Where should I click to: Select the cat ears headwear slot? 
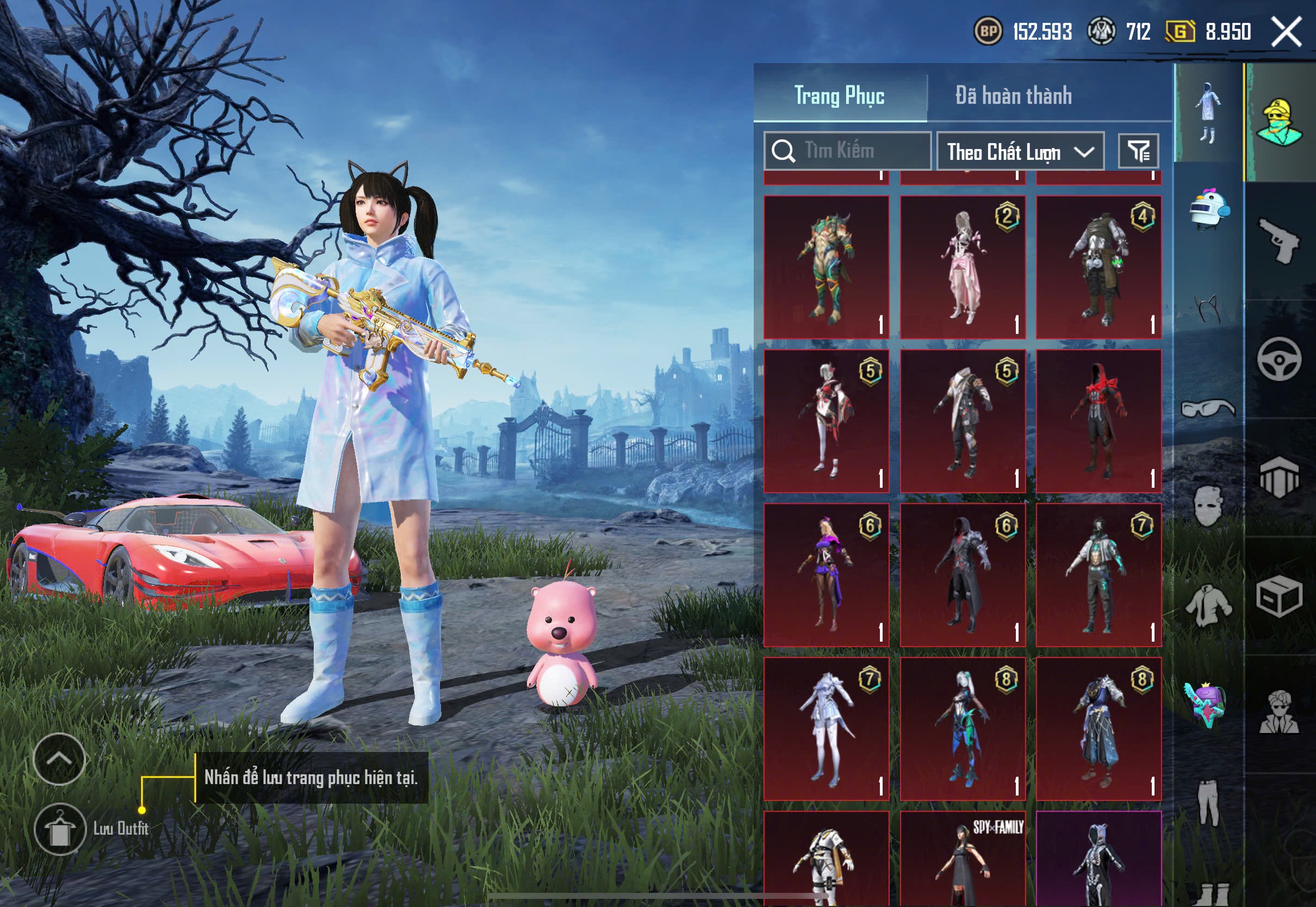pyautogui.click(x=1207, y=308)
